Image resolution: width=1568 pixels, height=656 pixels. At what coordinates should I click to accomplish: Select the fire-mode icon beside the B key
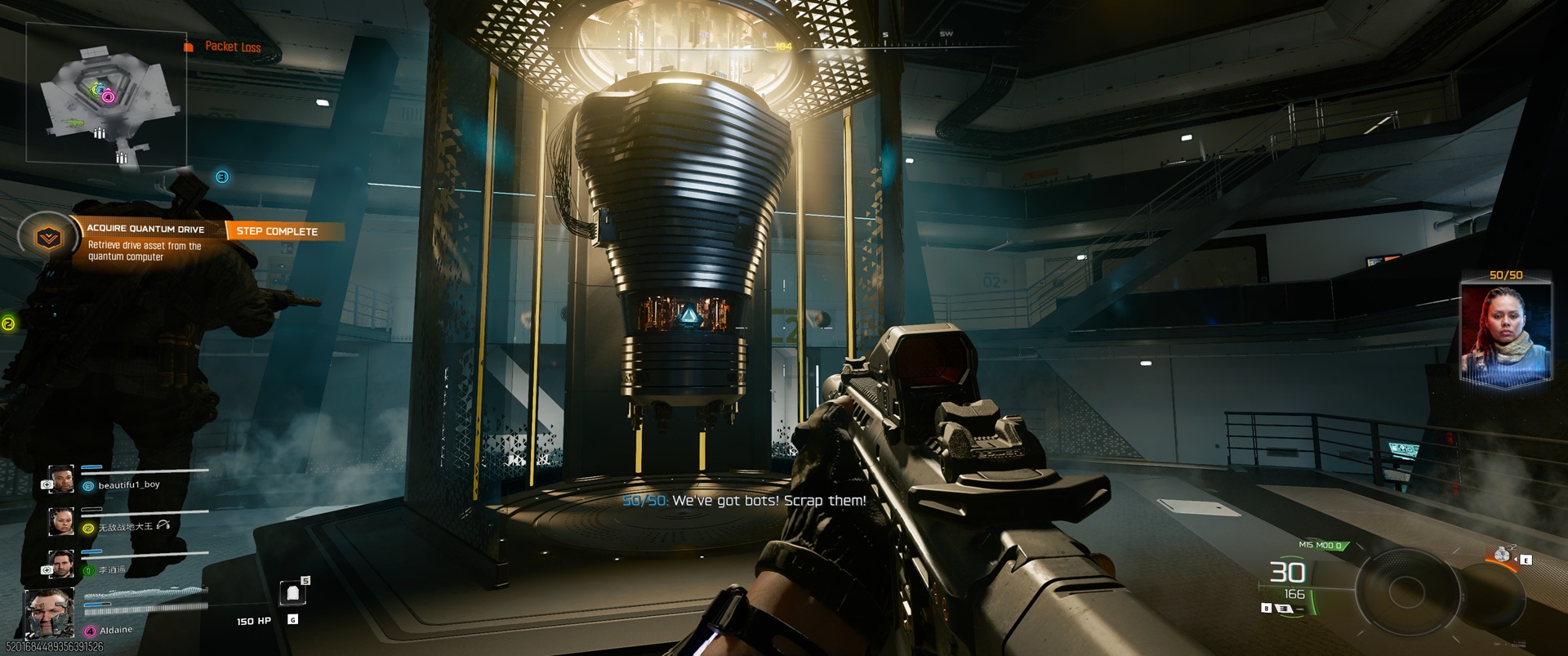pos(1284,609)
